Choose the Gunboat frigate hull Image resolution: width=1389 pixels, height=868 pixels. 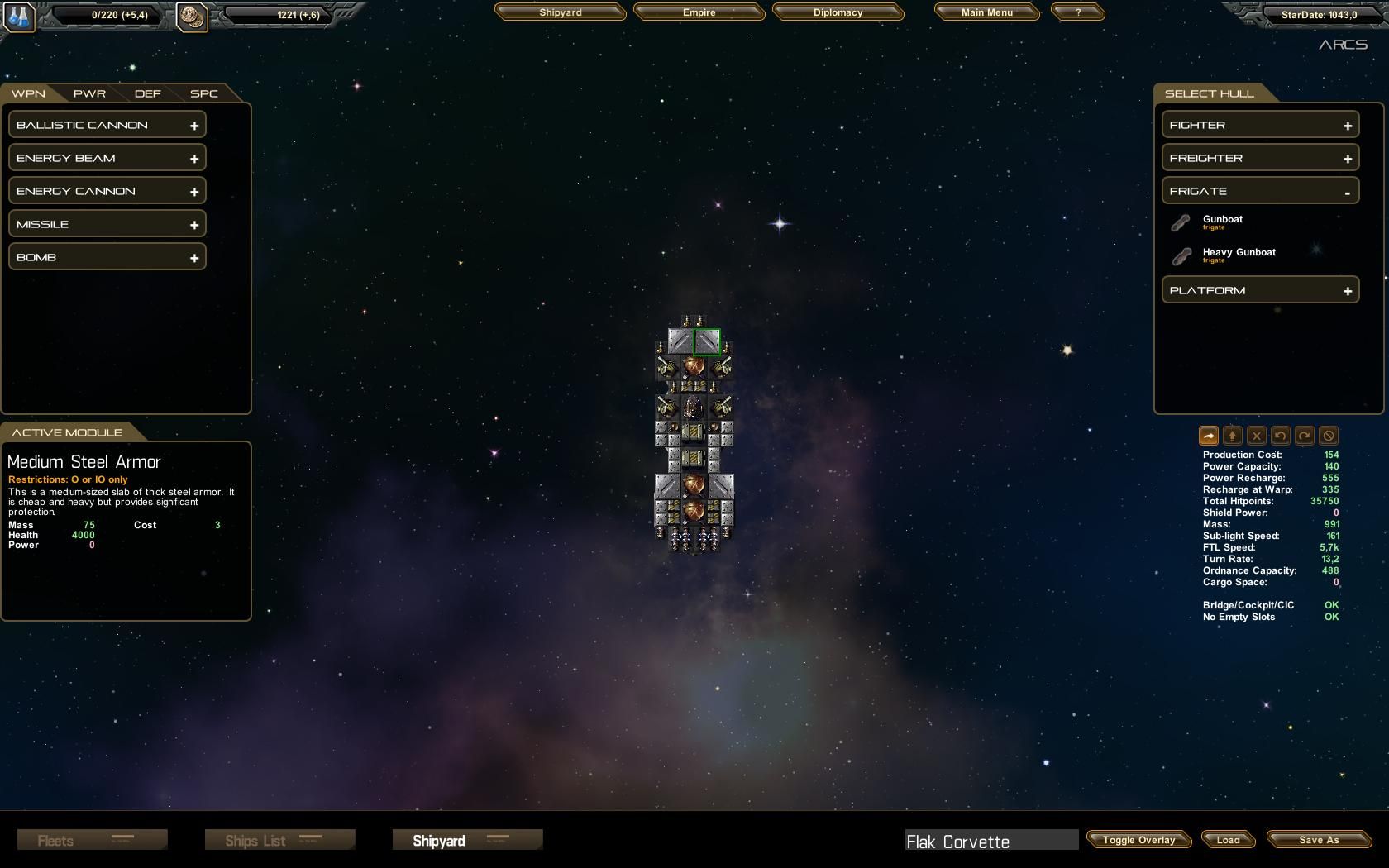[x=1222, y=220]
